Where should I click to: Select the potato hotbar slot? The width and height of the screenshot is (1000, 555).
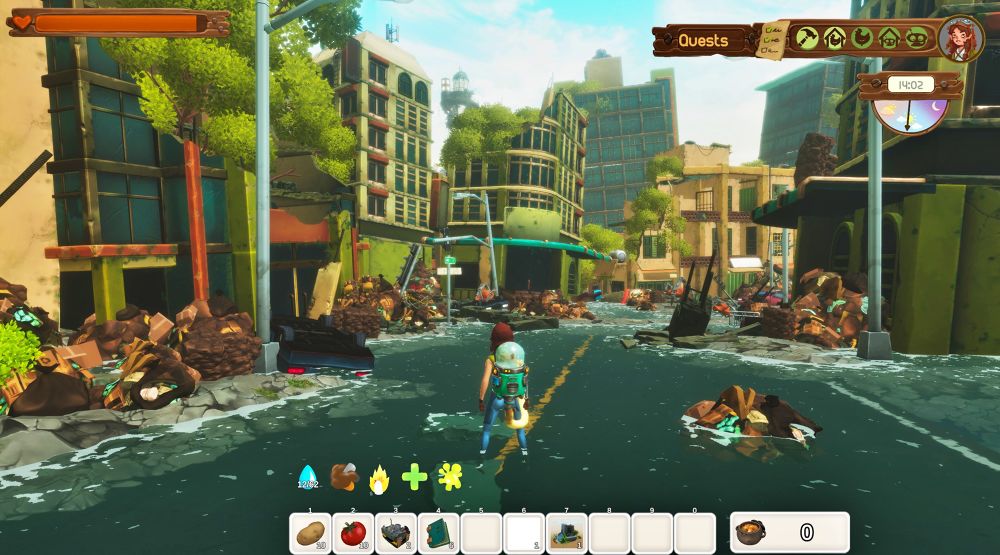click(x=311, y=533)
